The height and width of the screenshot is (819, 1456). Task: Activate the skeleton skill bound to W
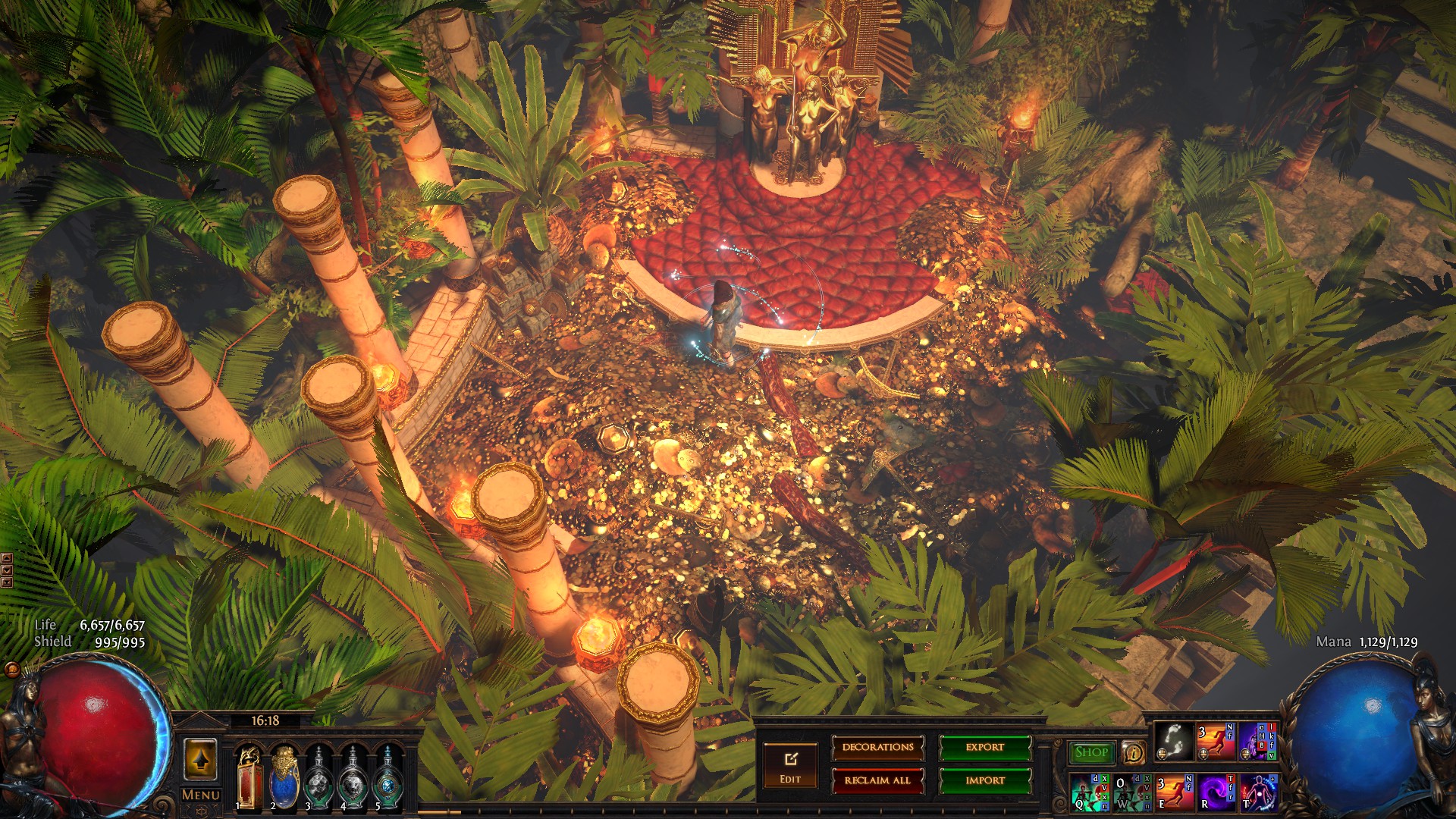[x=1131, y=792]
